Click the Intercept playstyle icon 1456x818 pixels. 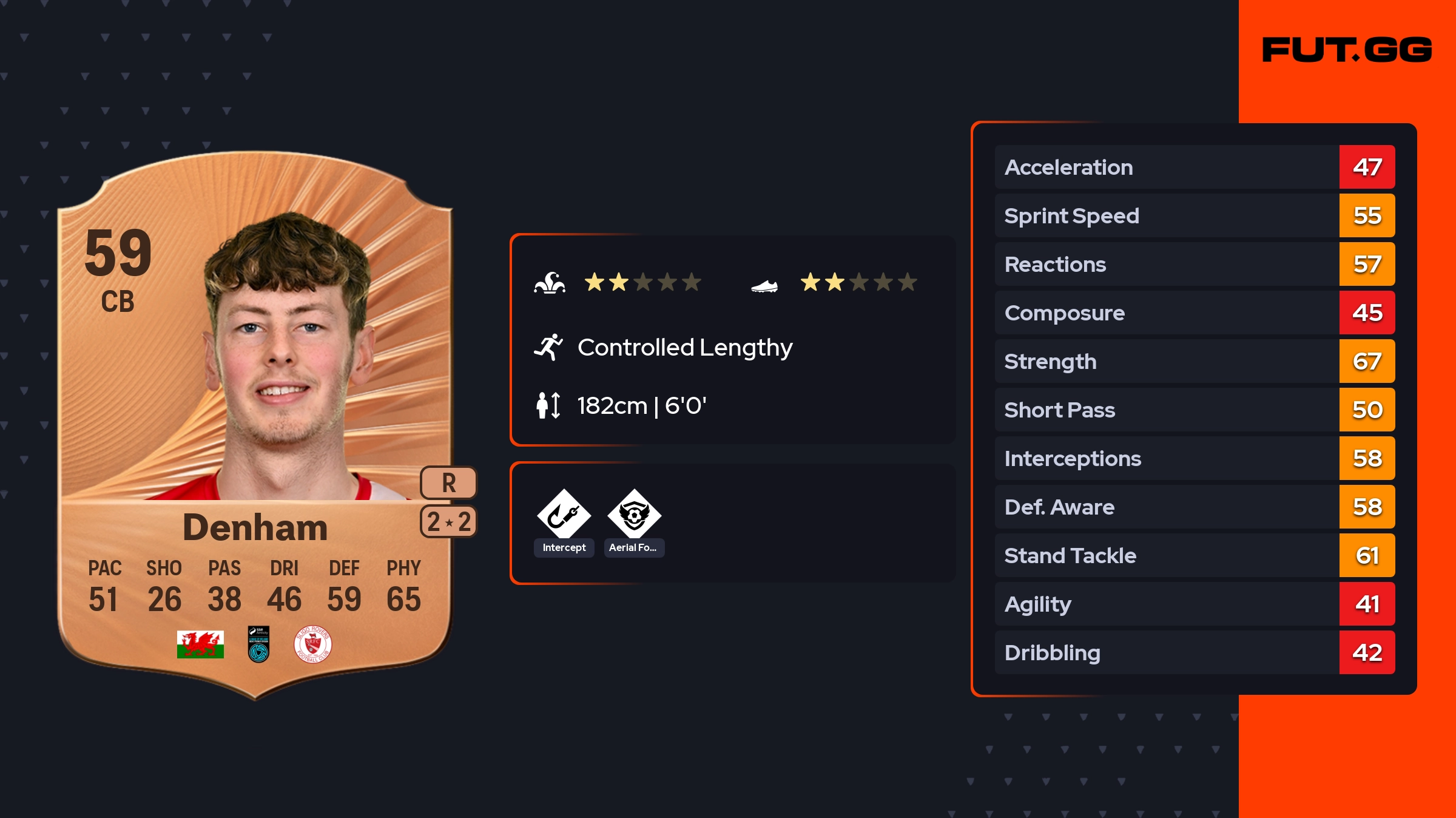pos(564,515)
